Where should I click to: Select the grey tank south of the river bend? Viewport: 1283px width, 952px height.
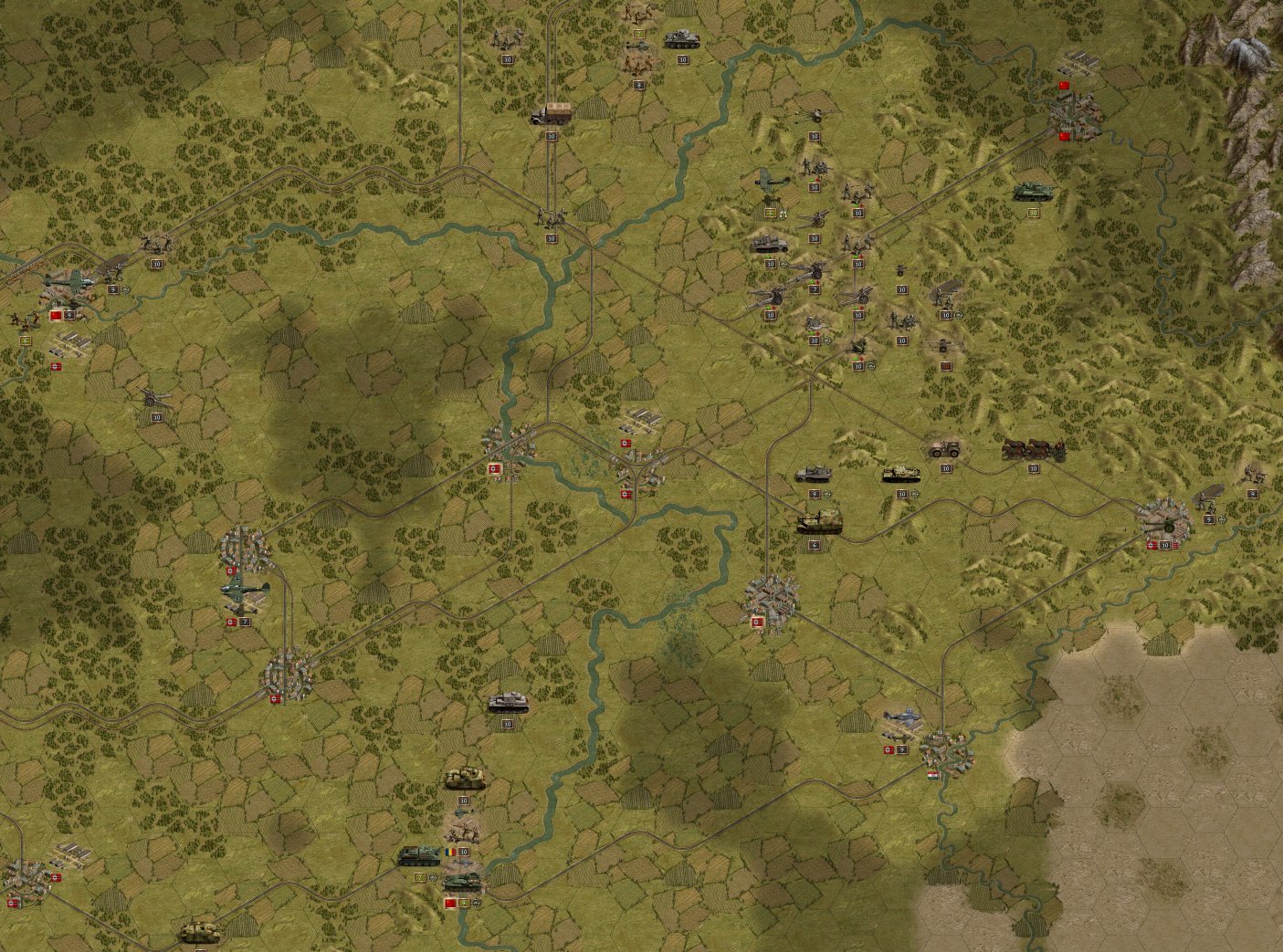click(508, 703)
